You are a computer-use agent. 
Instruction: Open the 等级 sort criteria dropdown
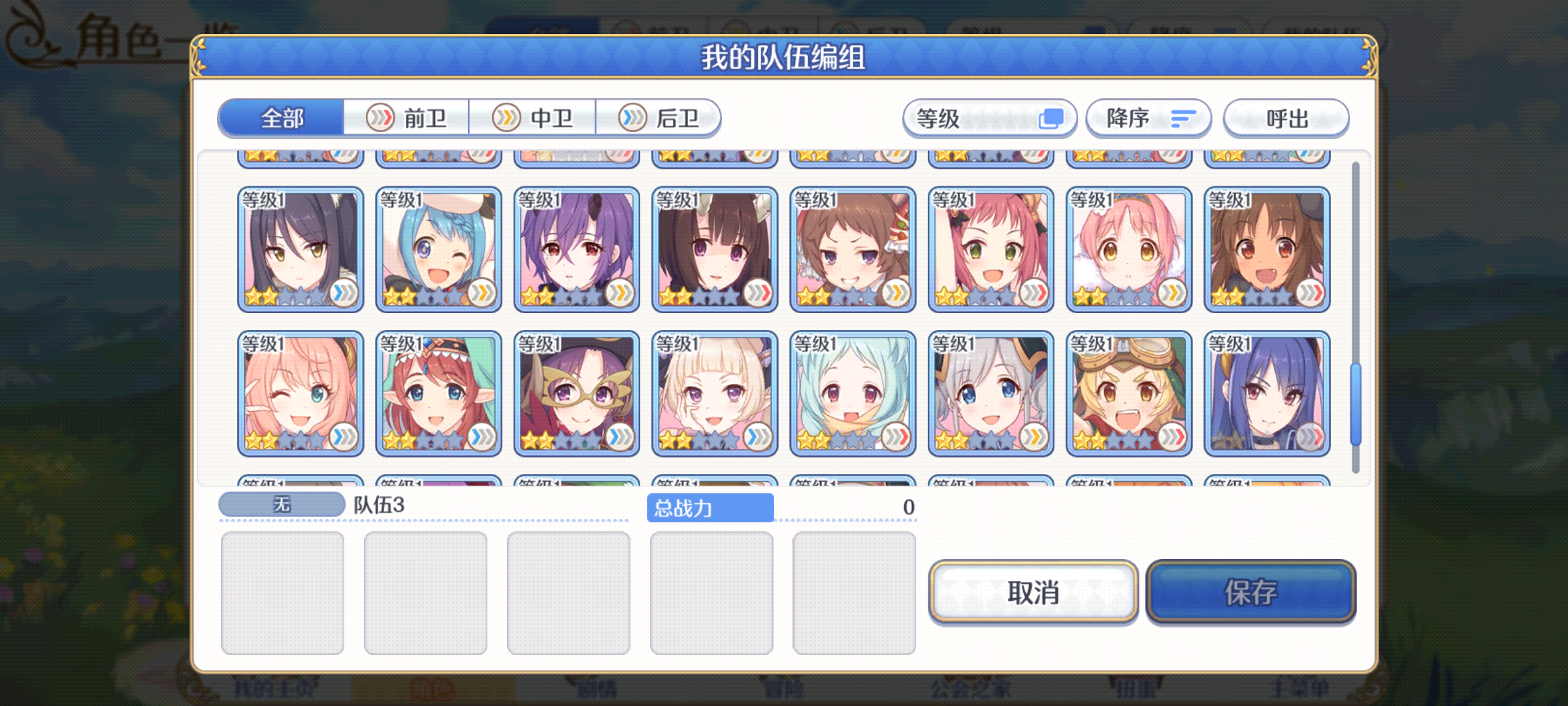pos(988,118)
